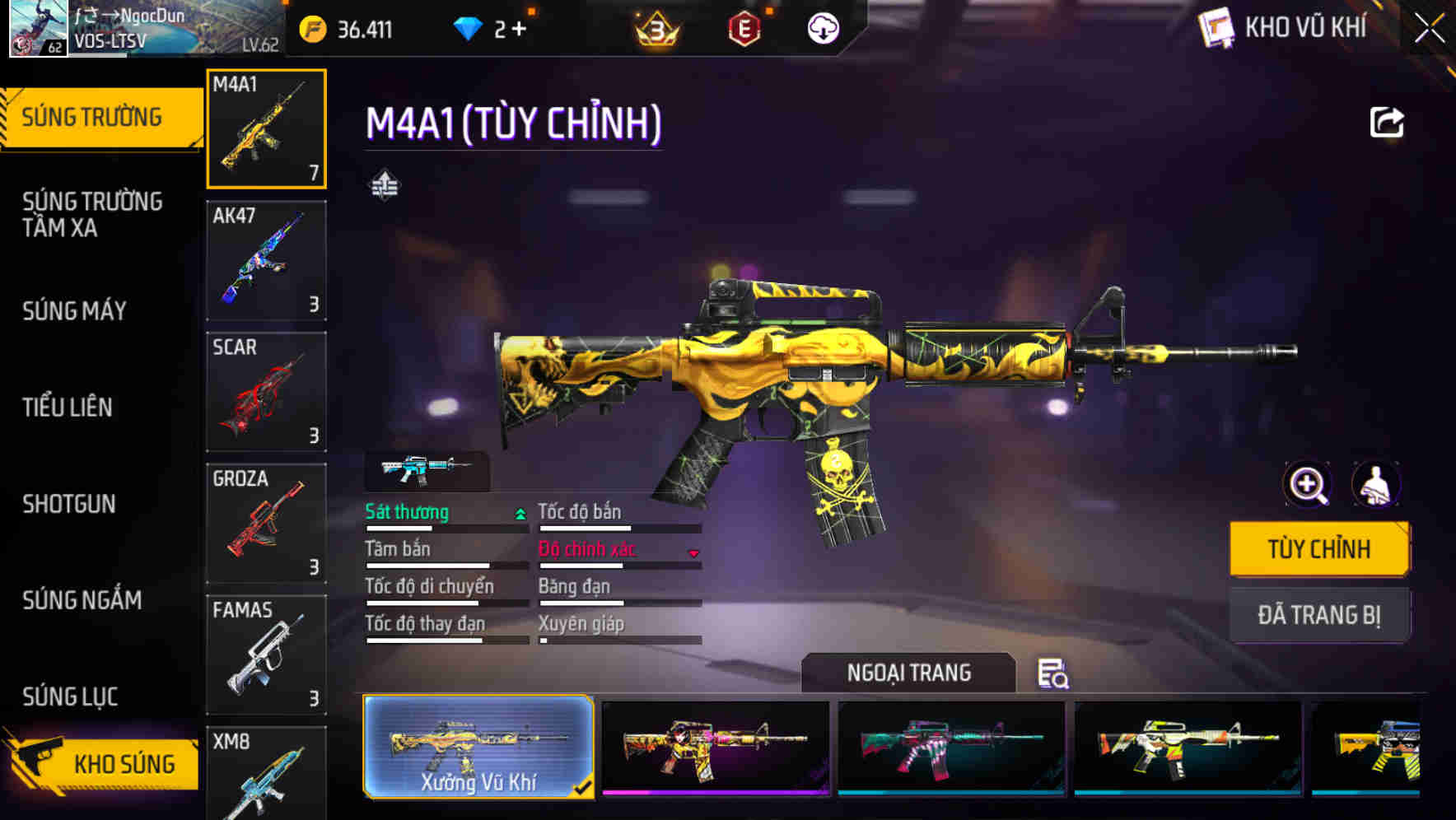
Task: Open the red E badge icon
Action: coord(744,28)
